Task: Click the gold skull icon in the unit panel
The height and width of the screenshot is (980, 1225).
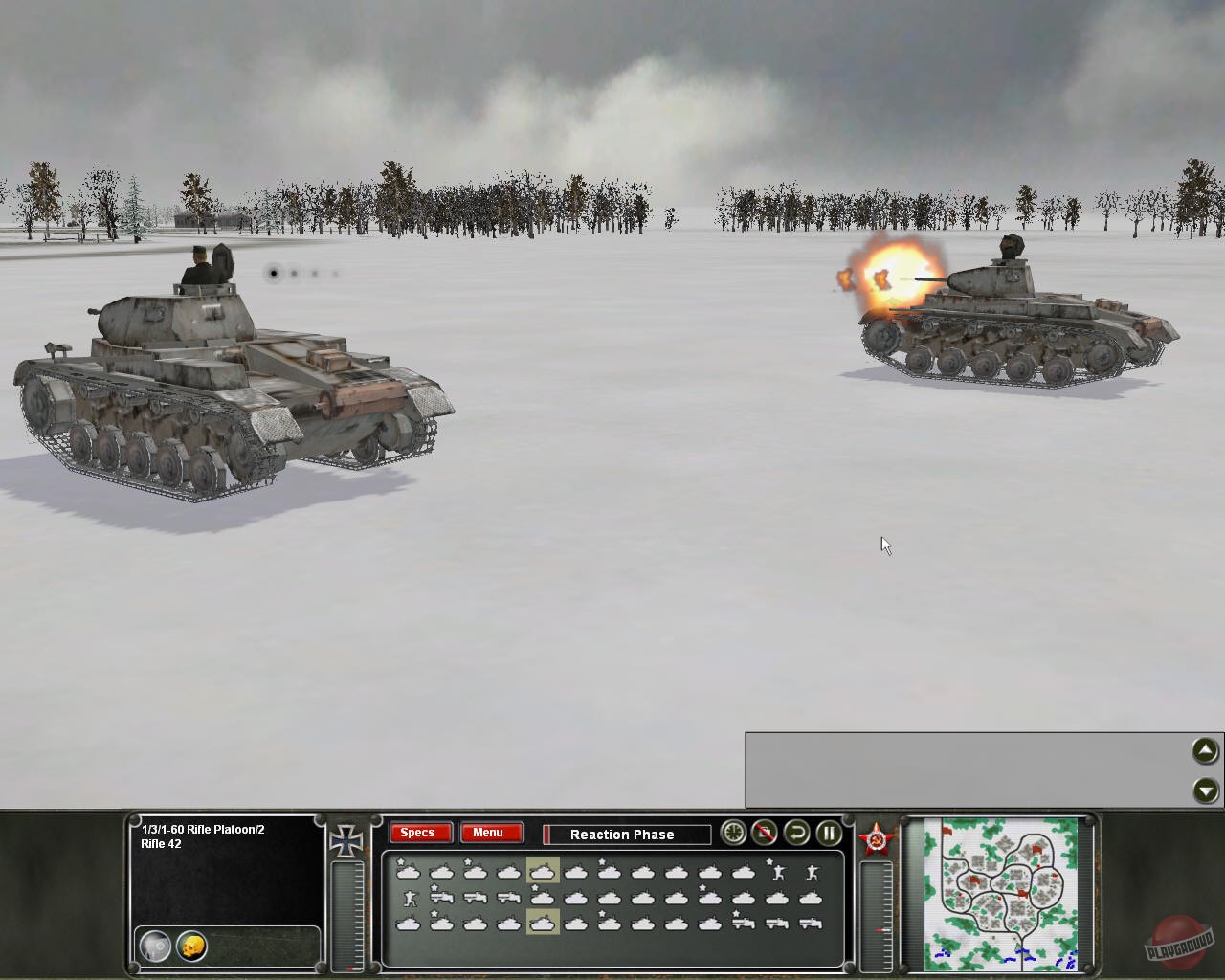Action: pos(193,945)
